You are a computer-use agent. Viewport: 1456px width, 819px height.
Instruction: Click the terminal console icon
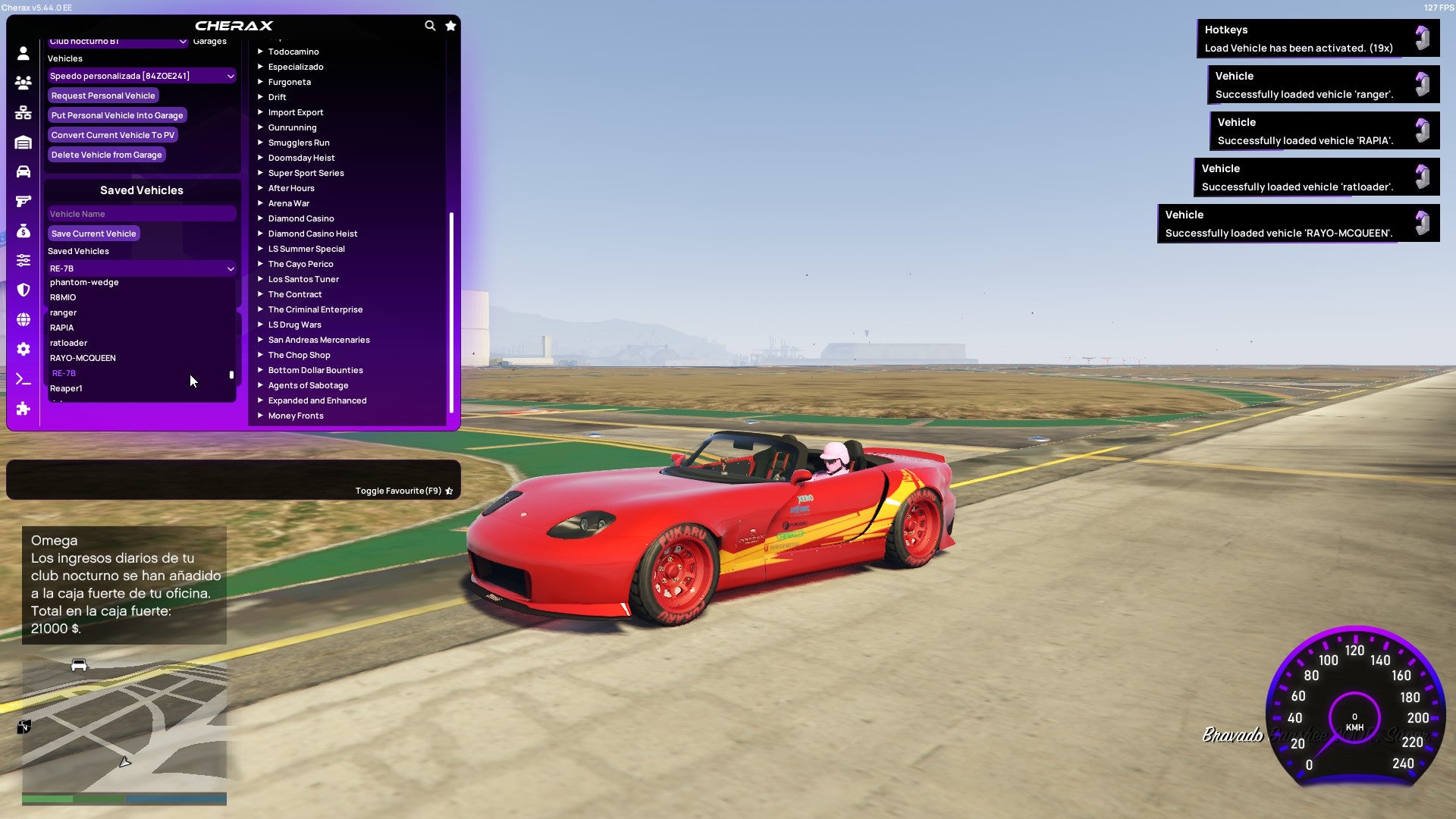pos(24,380)
